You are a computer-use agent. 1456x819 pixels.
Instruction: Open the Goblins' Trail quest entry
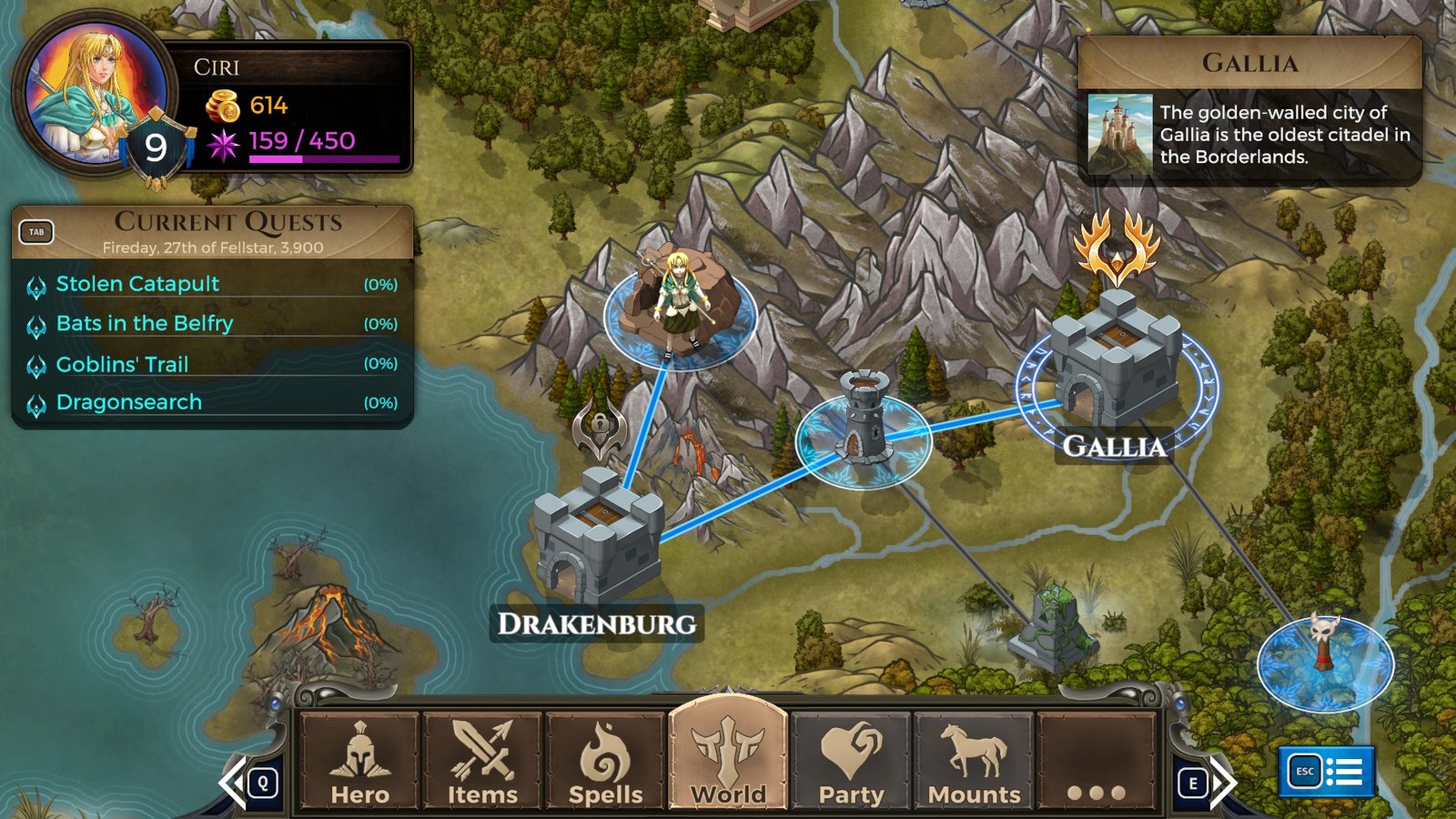coord(123,364)
